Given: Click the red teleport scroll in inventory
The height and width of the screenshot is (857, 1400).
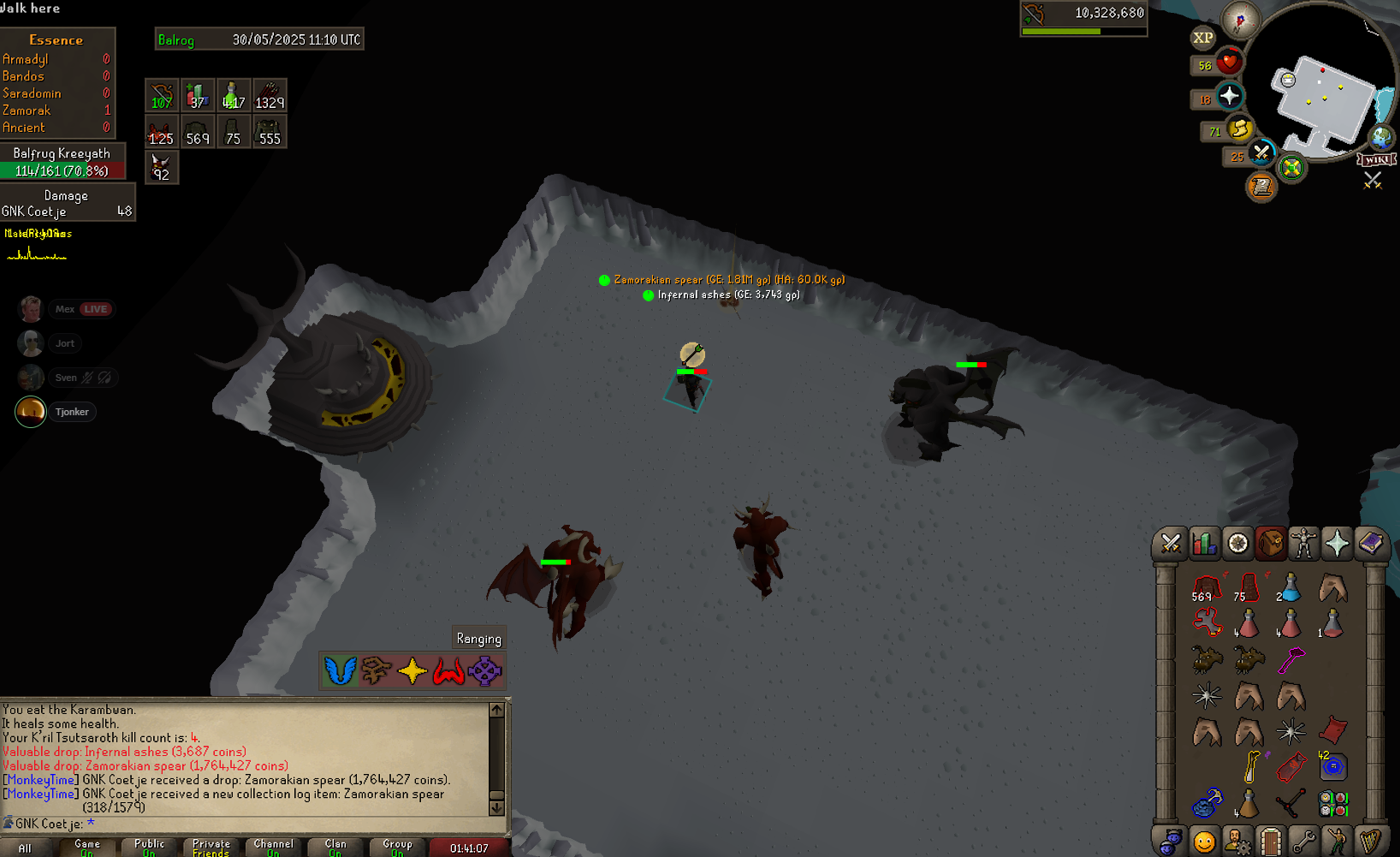Looking at the screenshot, I should (1332, 730).
